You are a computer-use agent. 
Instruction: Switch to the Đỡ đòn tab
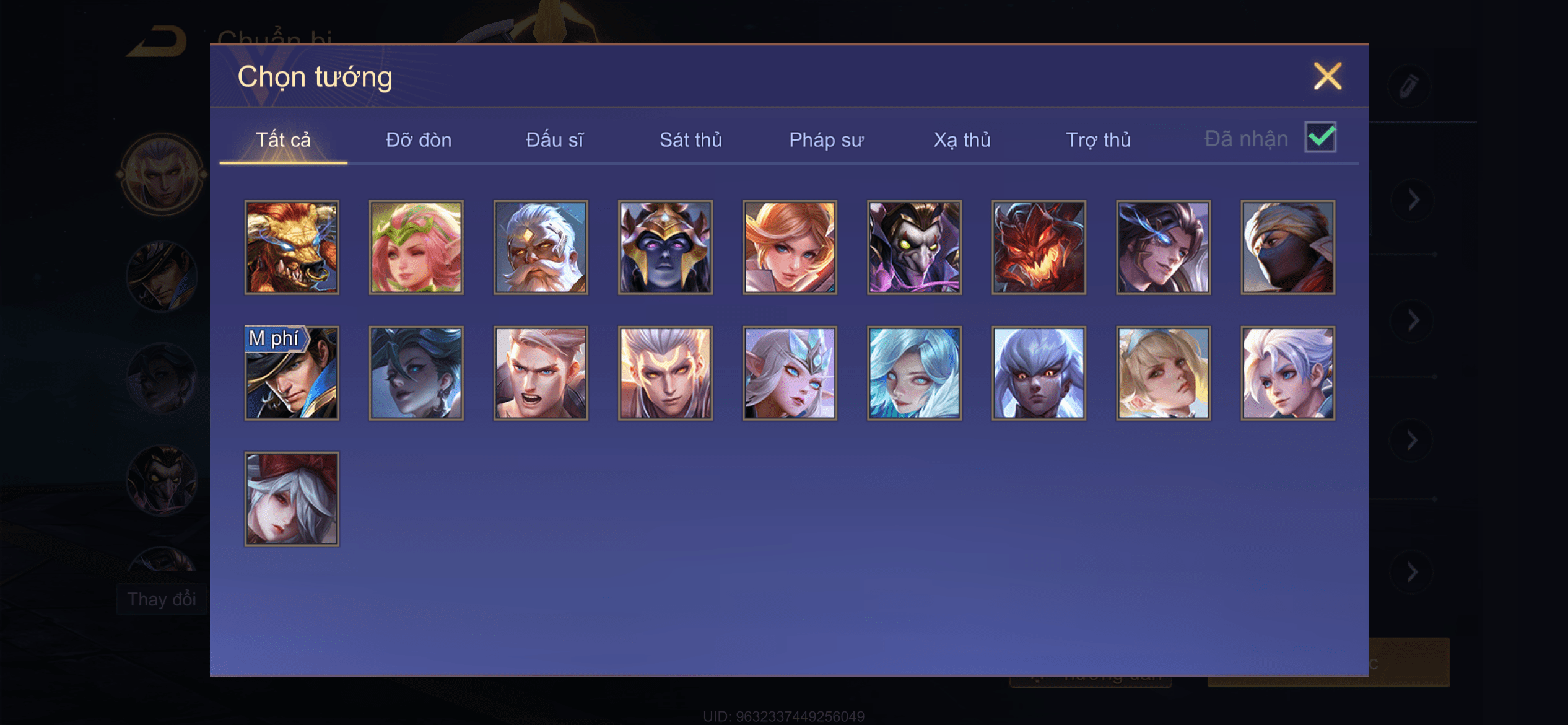(419, 140)
